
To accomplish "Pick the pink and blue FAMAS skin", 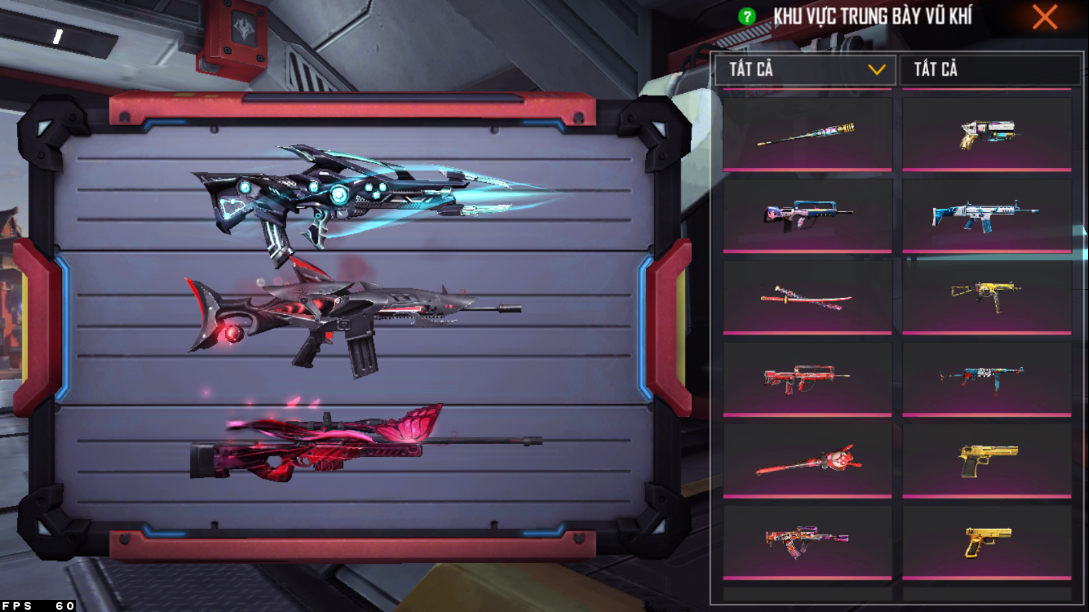I will [806, 214].
